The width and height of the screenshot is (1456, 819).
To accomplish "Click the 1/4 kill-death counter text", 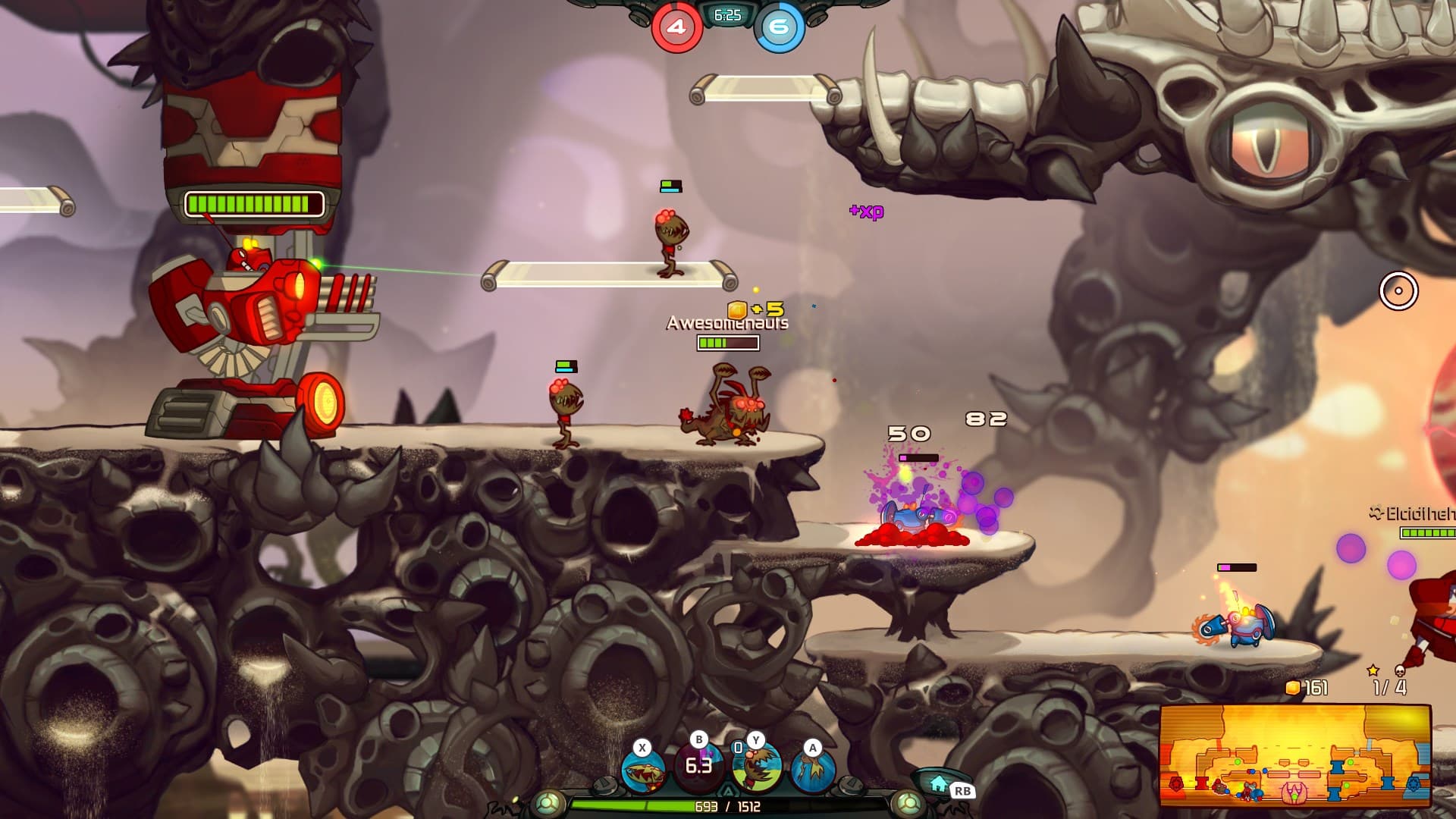I will [x=1389, y=688].
